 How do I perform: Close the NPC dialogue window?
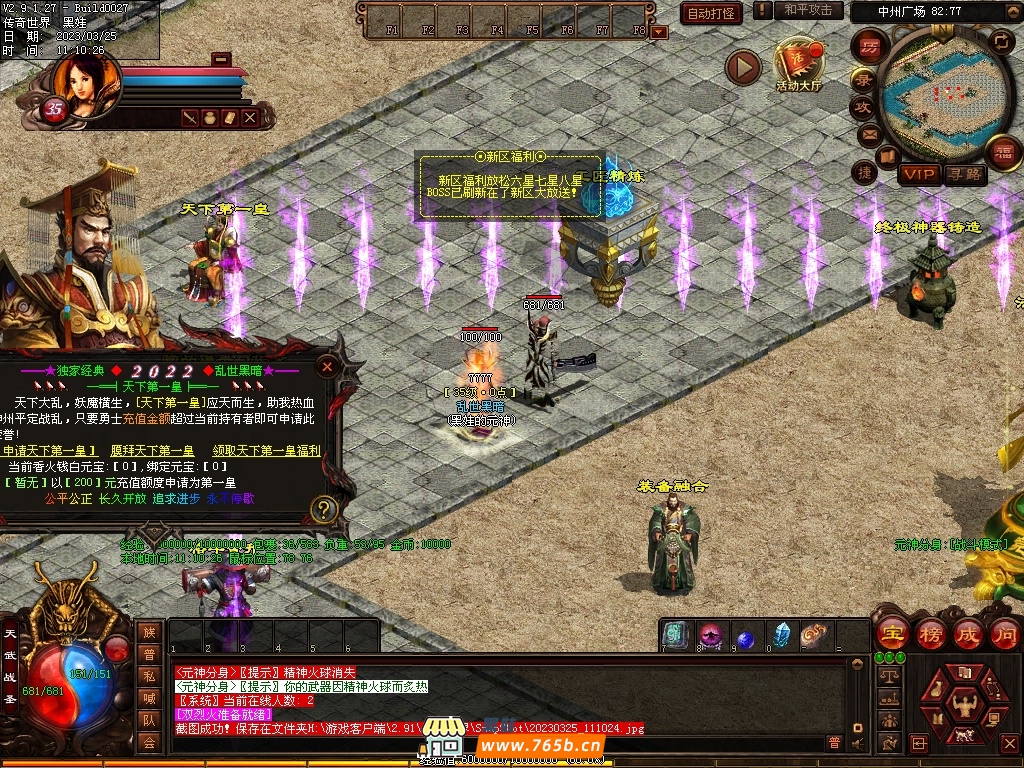coord(325,365)
